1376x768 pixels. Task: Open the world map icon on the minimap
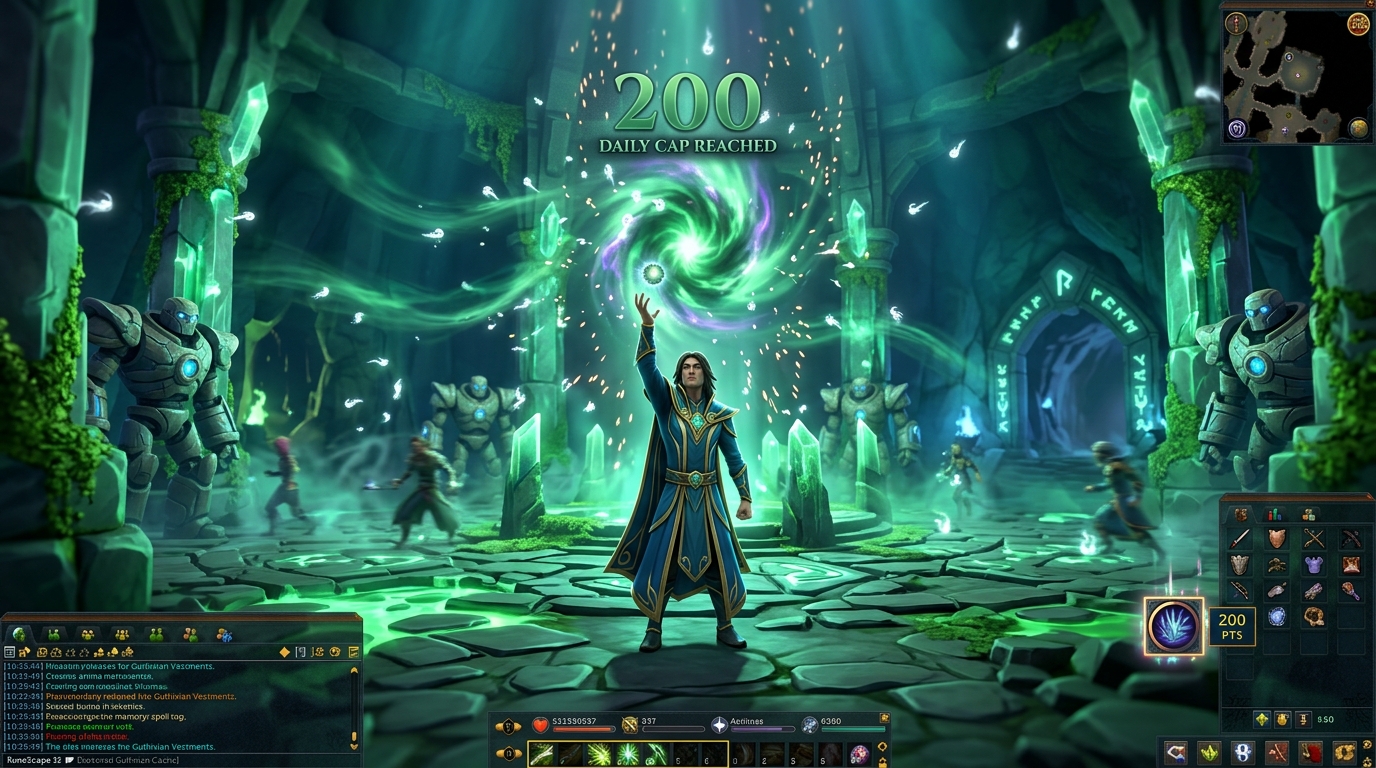coord(1357,127)
